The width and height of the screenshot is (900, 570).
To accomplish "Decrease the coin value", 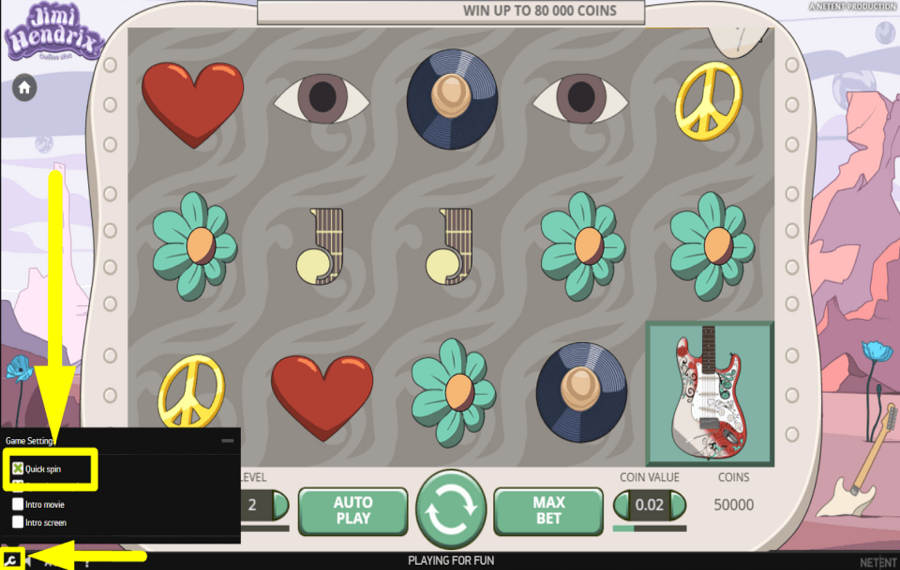I will [x=622, y=506].
